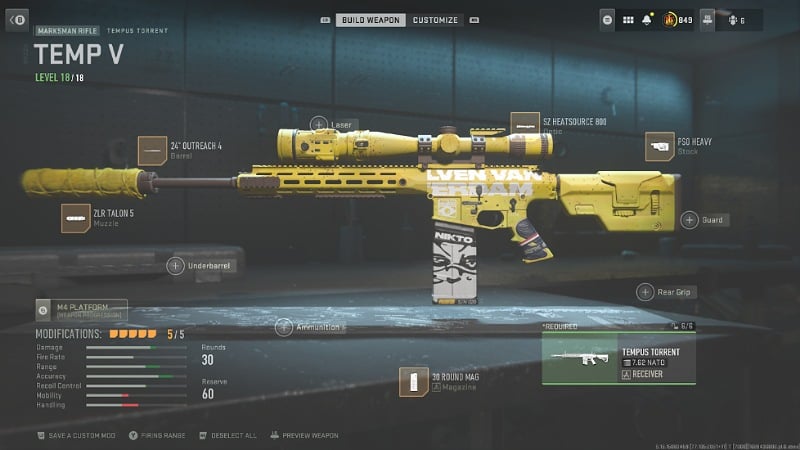Select the PSO Heavy stock slot
800x450 pixels.
pos(660,147)
